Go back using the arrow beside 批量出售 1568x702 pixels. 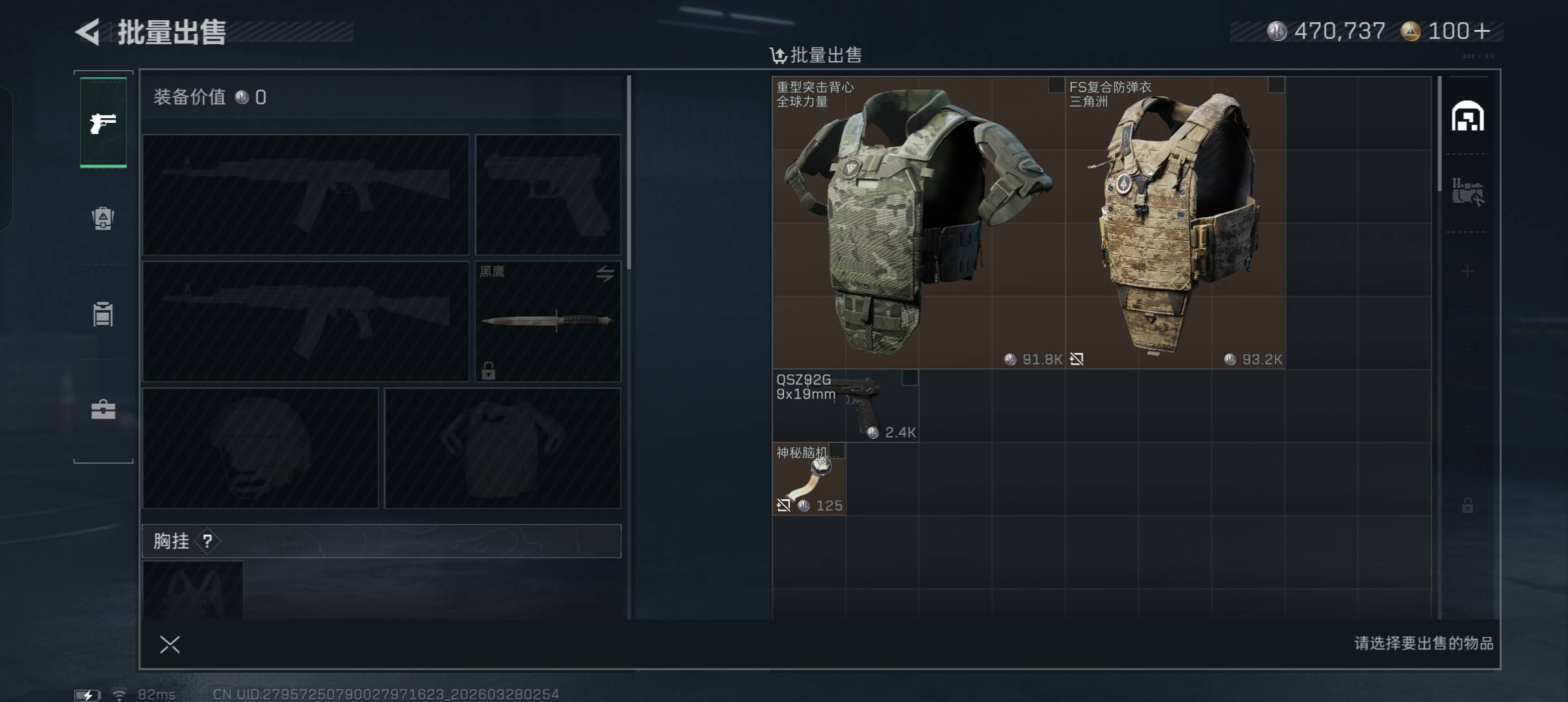pos(88,32)
